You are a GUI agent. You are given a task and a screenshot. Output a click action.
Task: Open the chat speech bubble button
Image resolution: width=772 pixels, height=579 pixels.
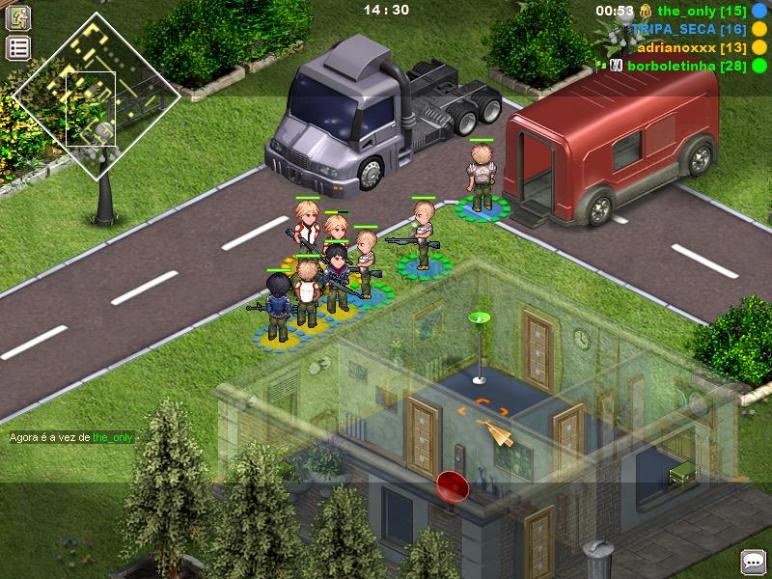[752, 561]
